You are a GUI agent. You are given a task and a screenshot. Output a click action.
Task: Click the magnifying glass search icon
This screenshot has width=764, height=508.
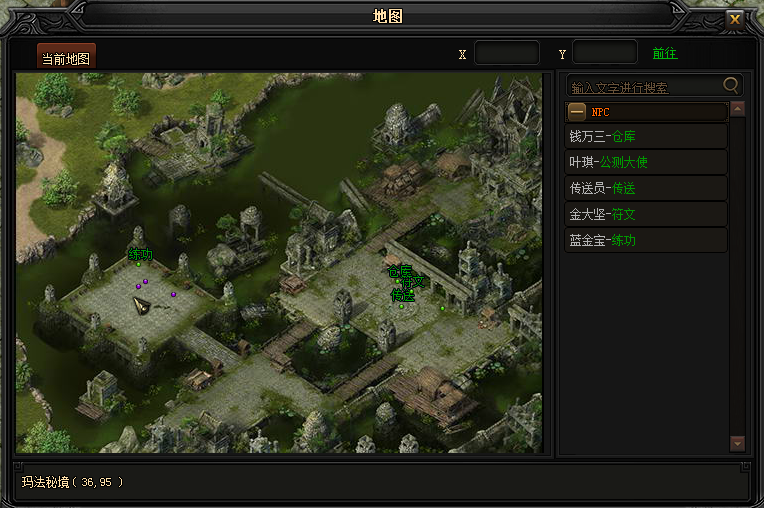click(732, 86)
